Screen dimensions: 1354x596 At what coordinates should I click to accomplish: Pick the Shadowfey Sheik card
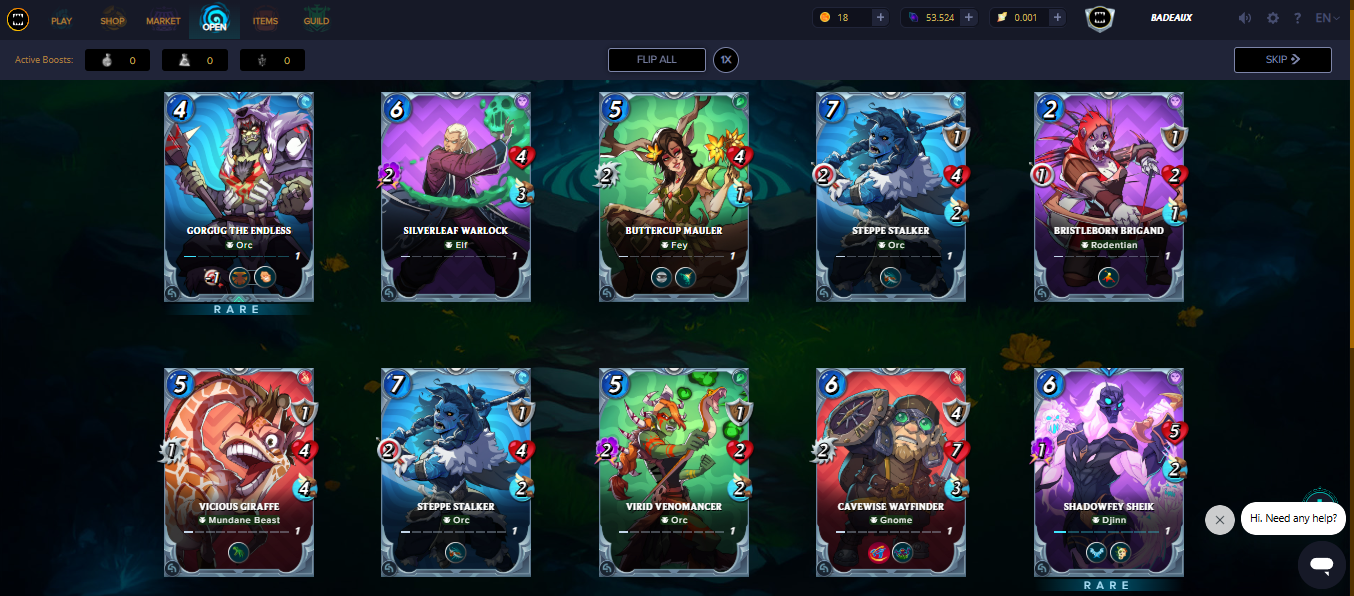(x=1109, y=472)
